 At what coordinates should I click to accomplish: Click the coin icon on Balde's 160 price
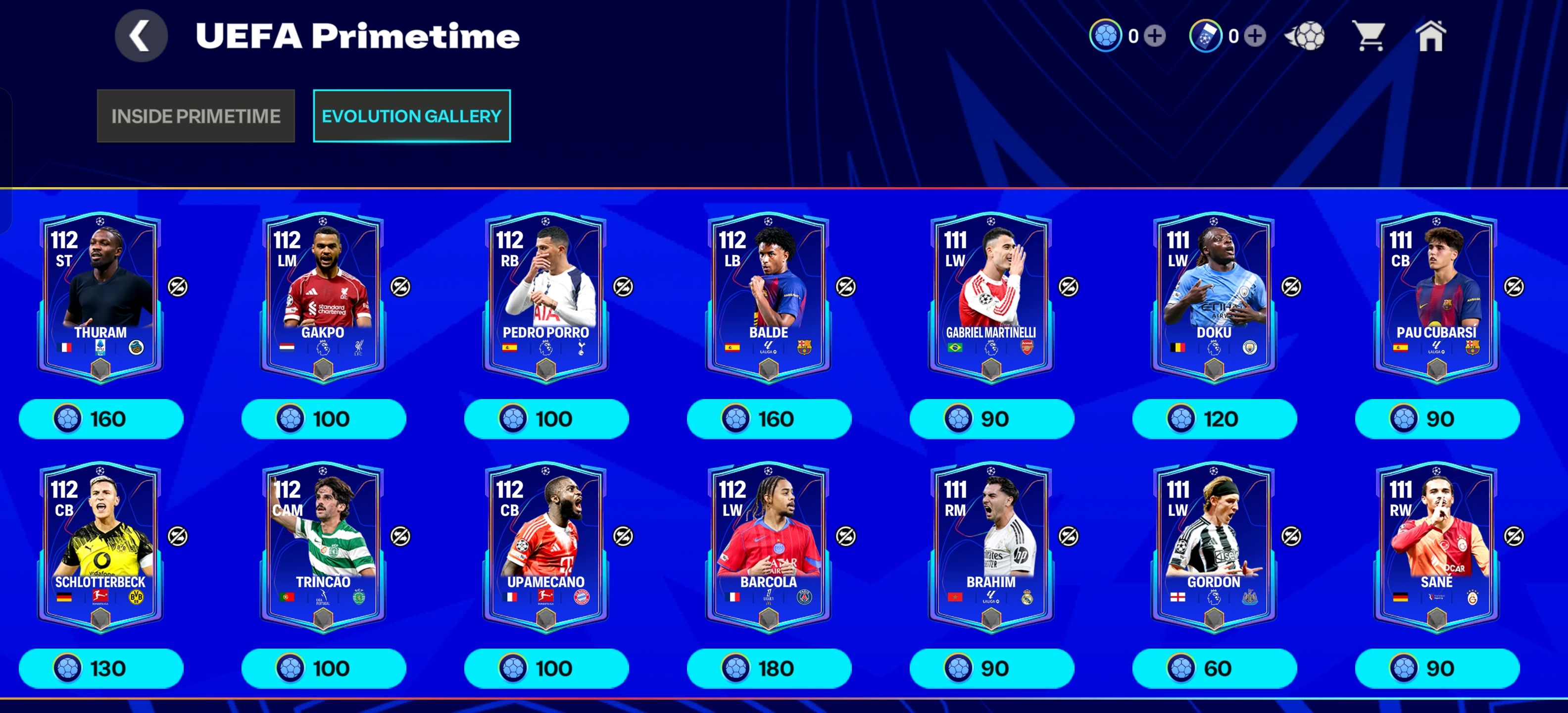pos(737,418)
